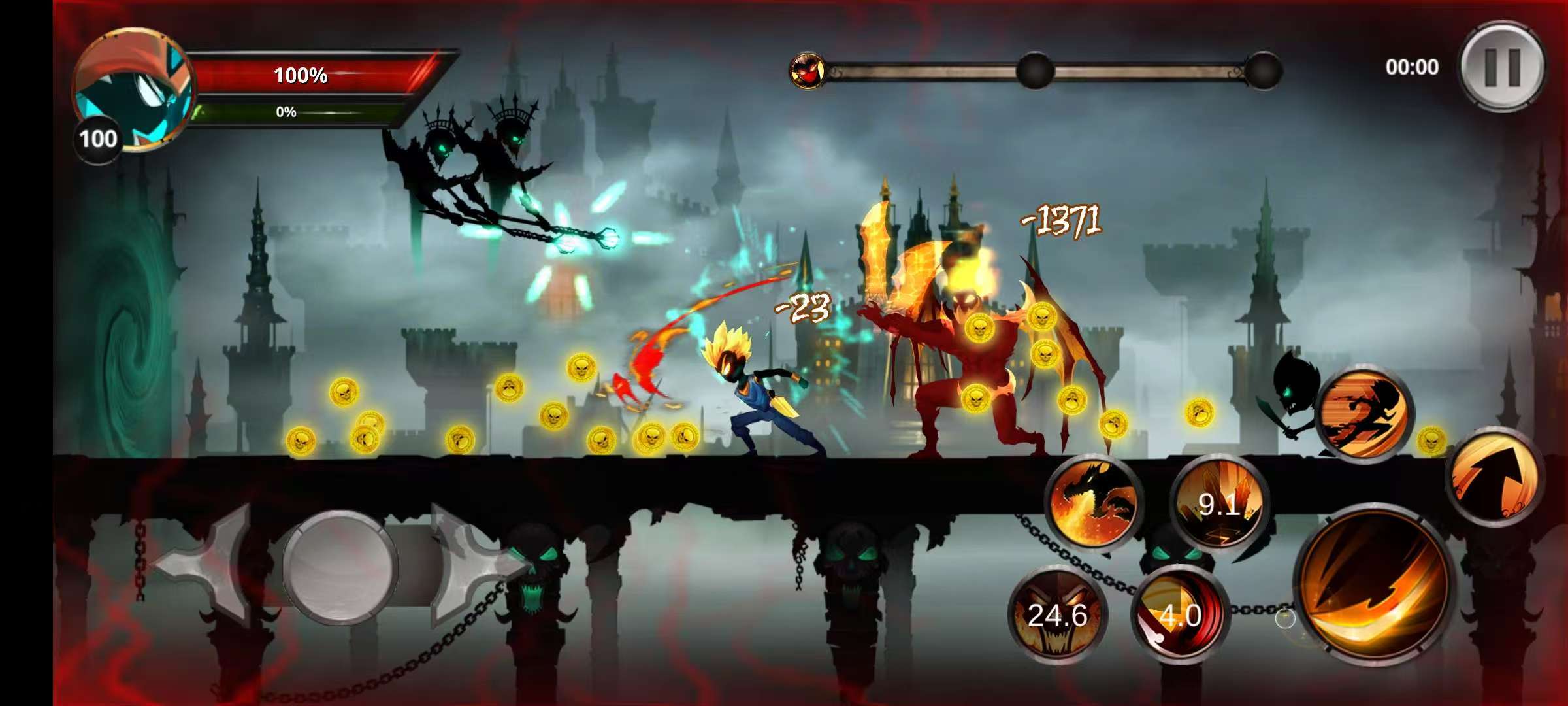This screenshot has width=1568, height=706.
Task: Tap the left movement arrow
Action: click(203, 565)
